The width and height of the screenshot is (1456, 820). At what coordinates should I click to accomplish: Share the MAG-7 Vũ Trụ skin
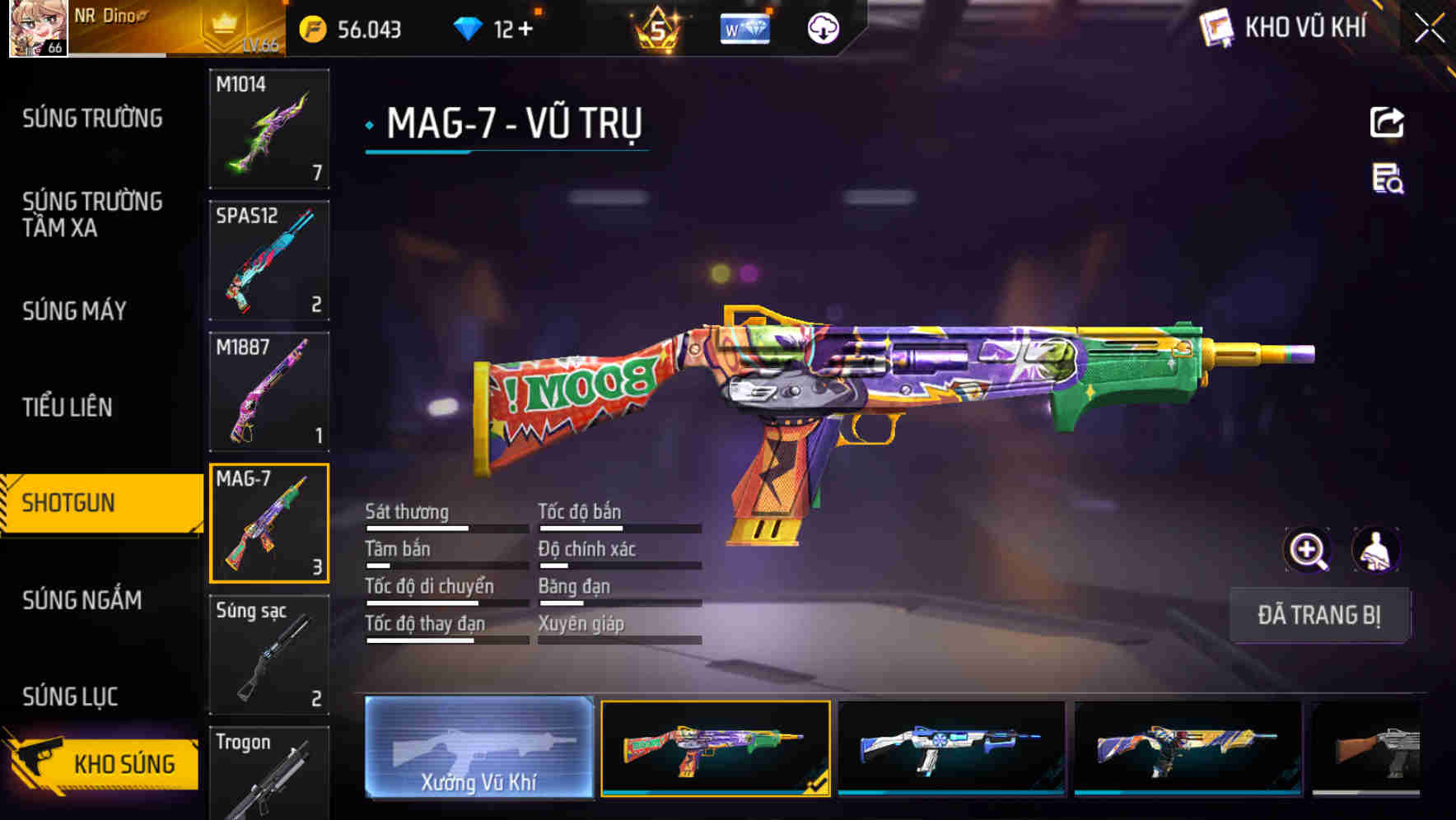(1387, 122)
